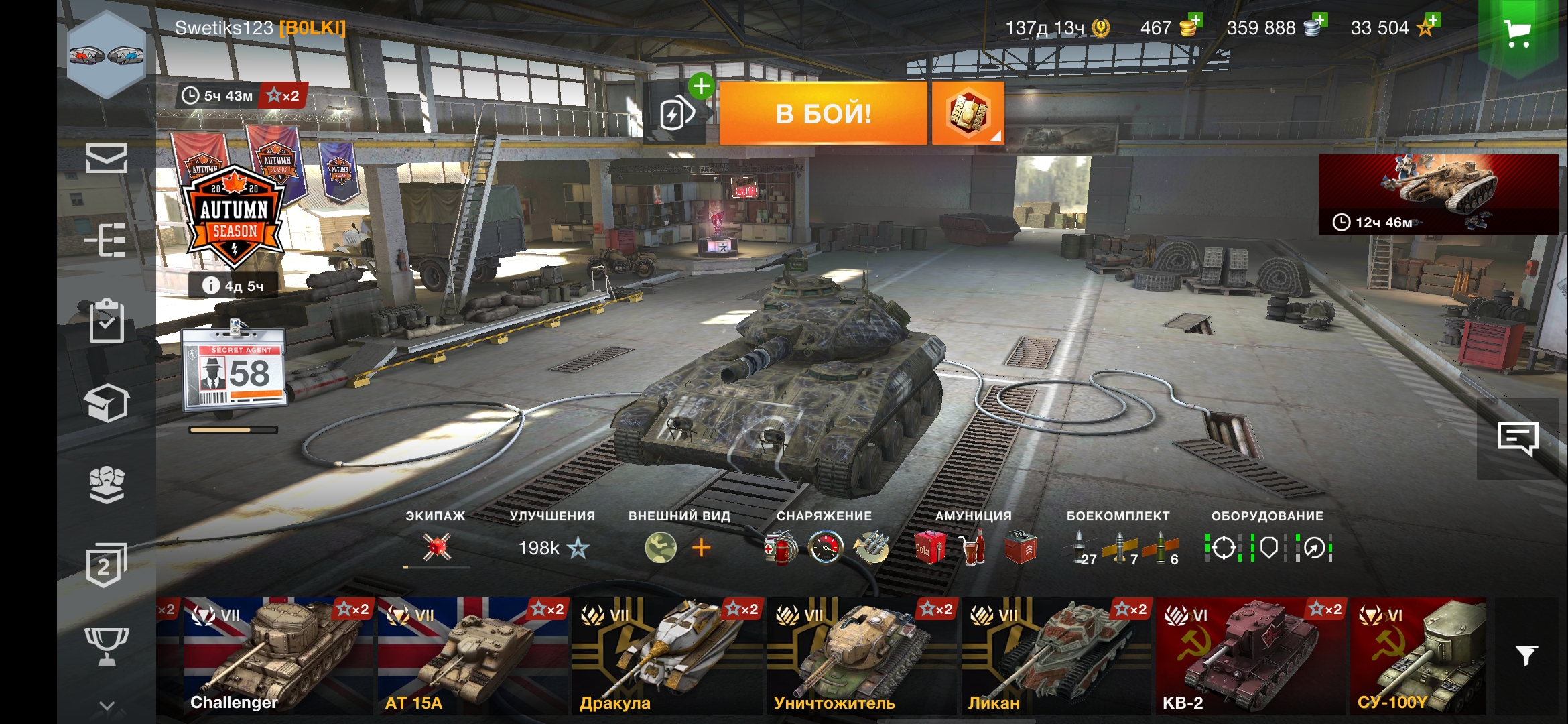Select the Дракула tank
The image size is (1568, 724).
[667, 656]
